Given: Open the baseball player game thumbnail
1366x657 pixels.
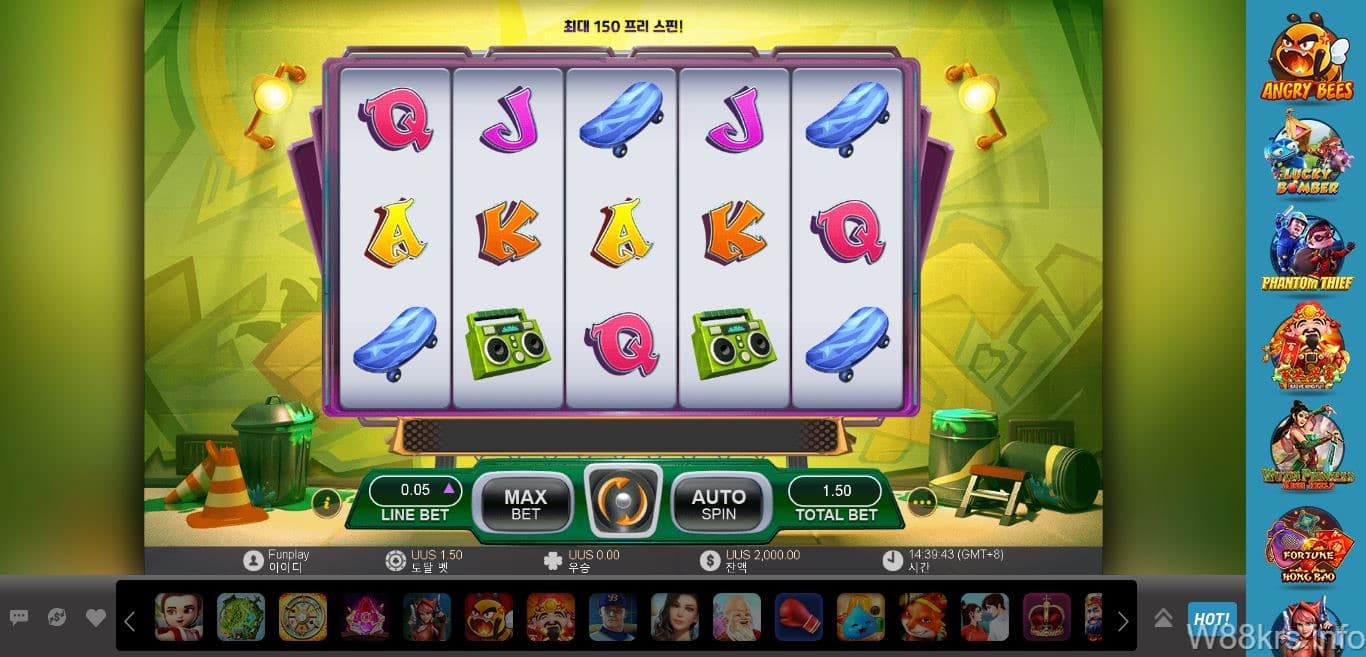Looking at the screenshot, I should click(x=612, y=617).
